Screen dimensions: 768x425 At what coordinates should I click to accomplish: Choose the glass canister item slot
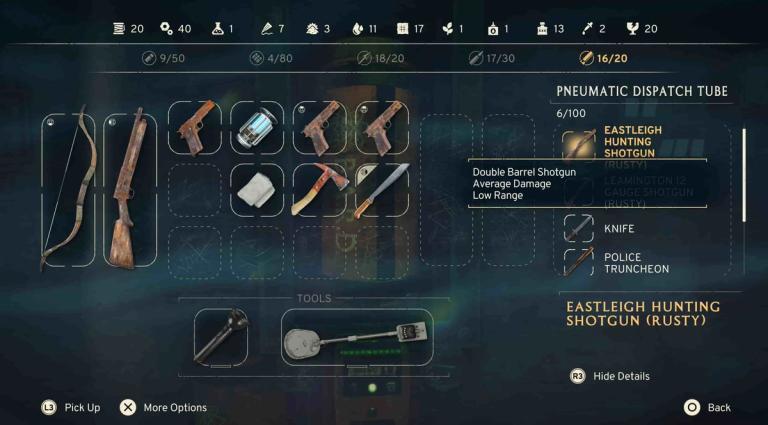tap(257, 128)
